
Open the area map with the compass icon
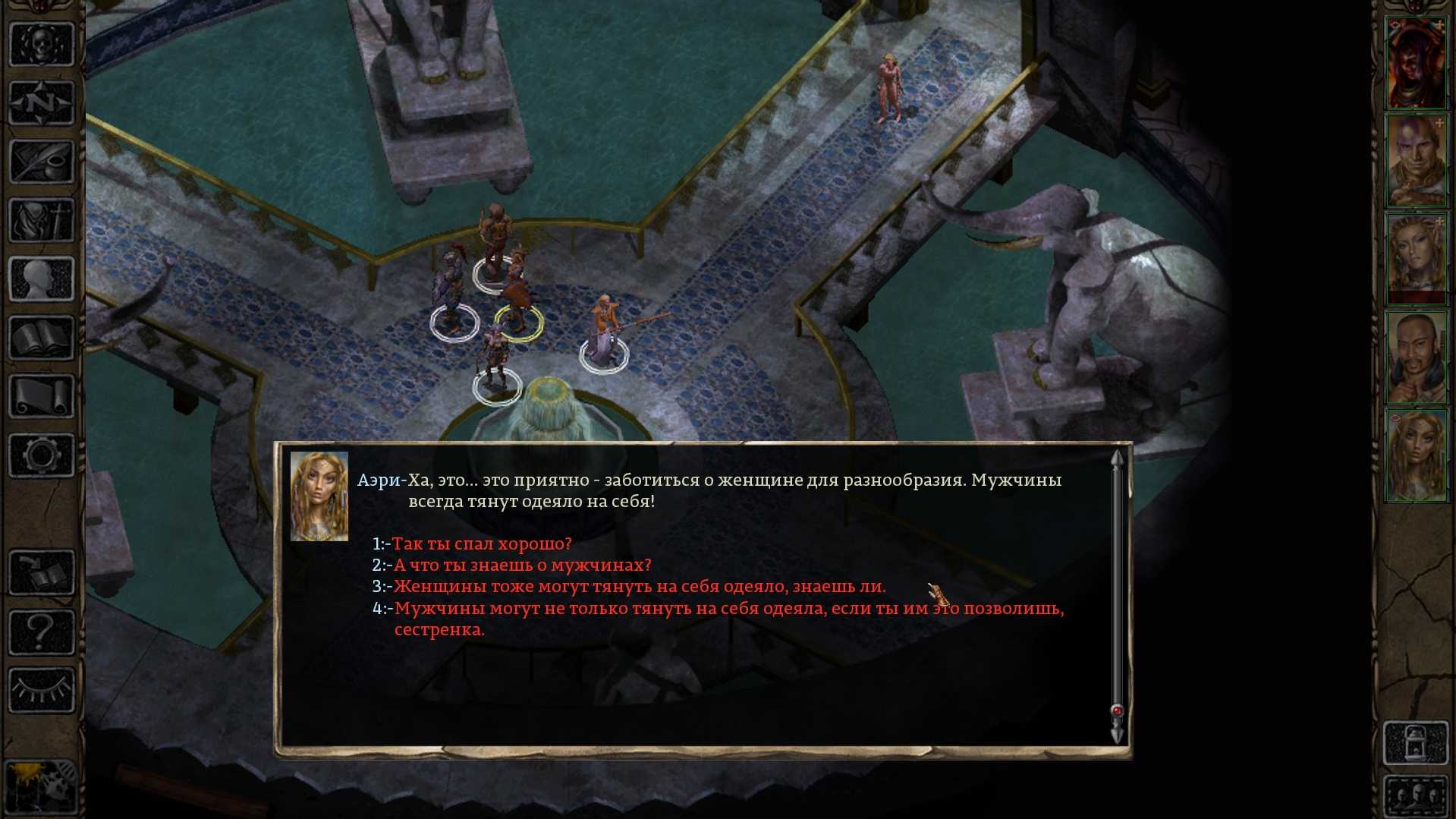pos(41,102)
